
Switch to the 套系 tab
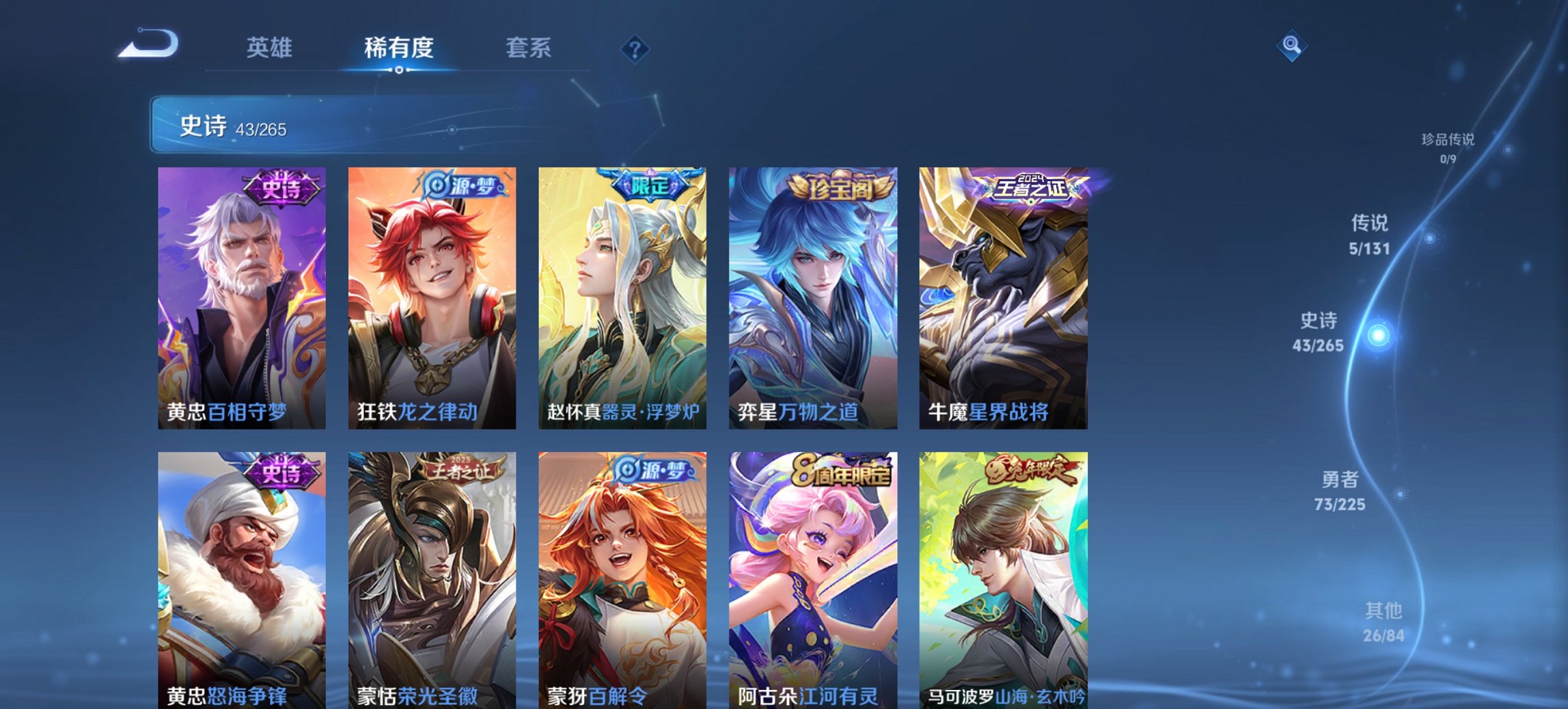pyautogui.click(x=528, y=48)
